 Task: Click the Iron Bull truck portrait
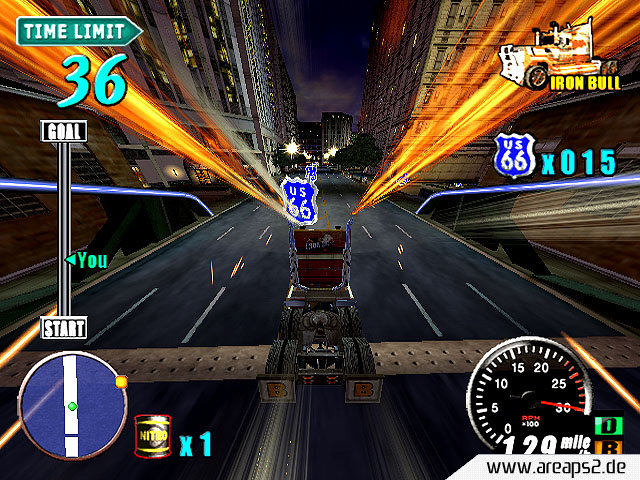pyautogui.click(x=541, y=57)
